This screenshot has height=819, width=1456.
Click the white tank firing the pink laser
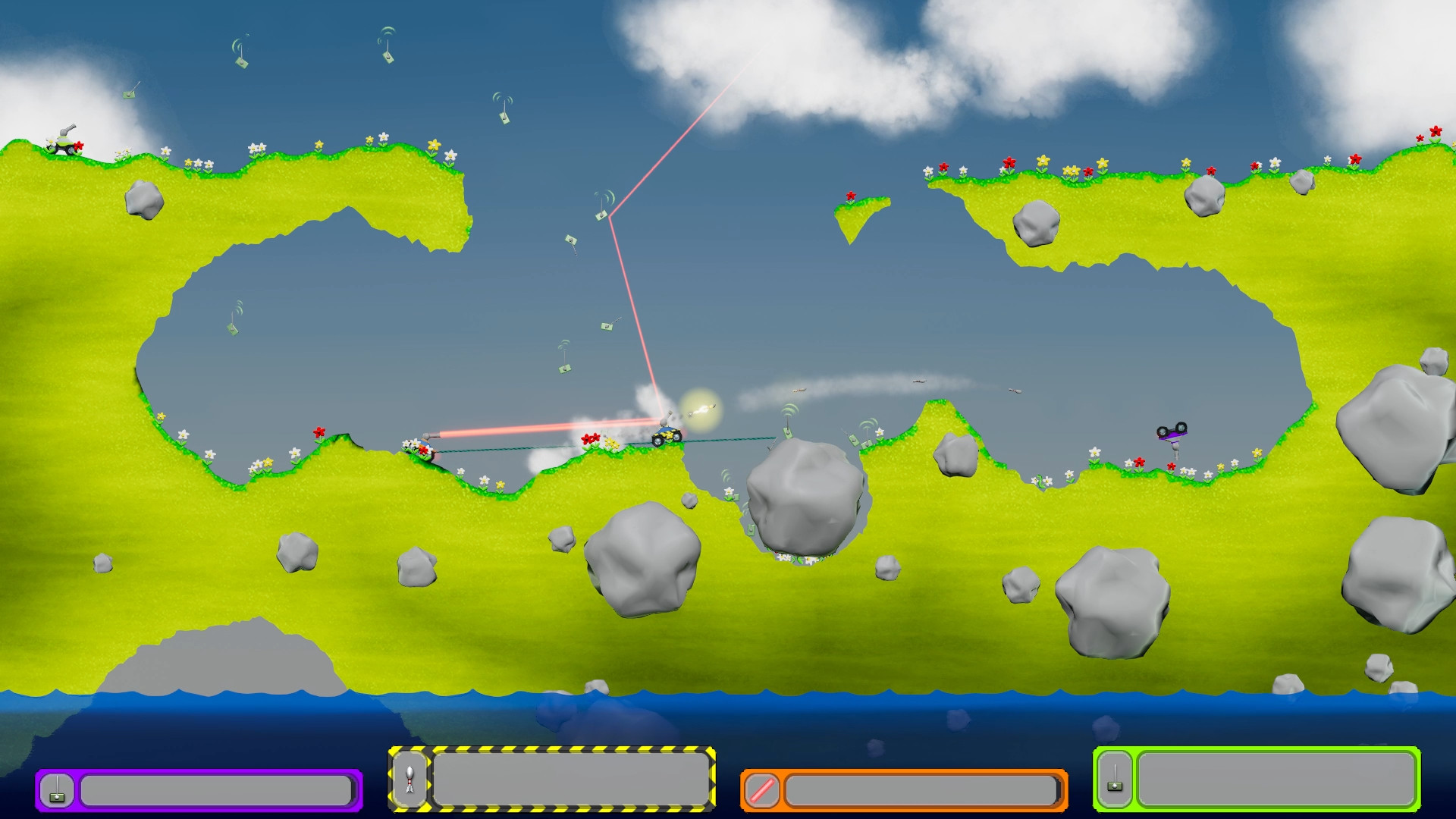click(426, 446)
